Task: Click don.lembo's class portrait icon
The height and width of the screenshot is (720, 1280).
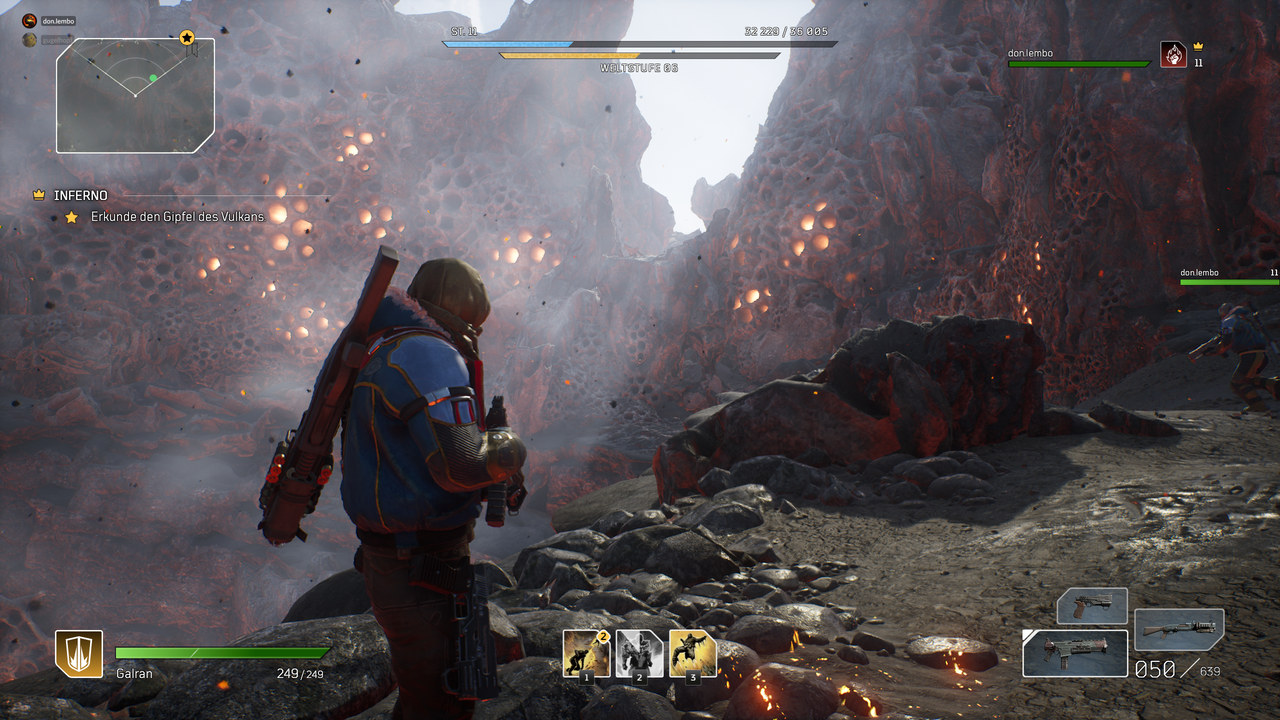Action: click(1173, 54)
